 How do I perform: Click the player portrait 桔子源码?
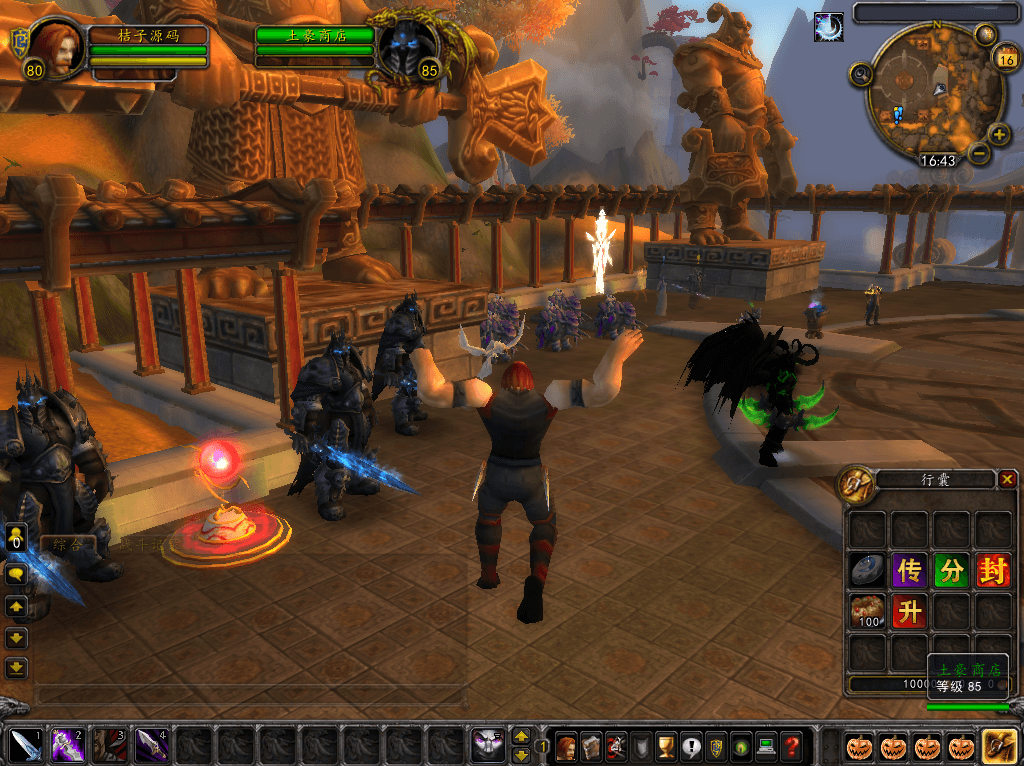point(58,47)
